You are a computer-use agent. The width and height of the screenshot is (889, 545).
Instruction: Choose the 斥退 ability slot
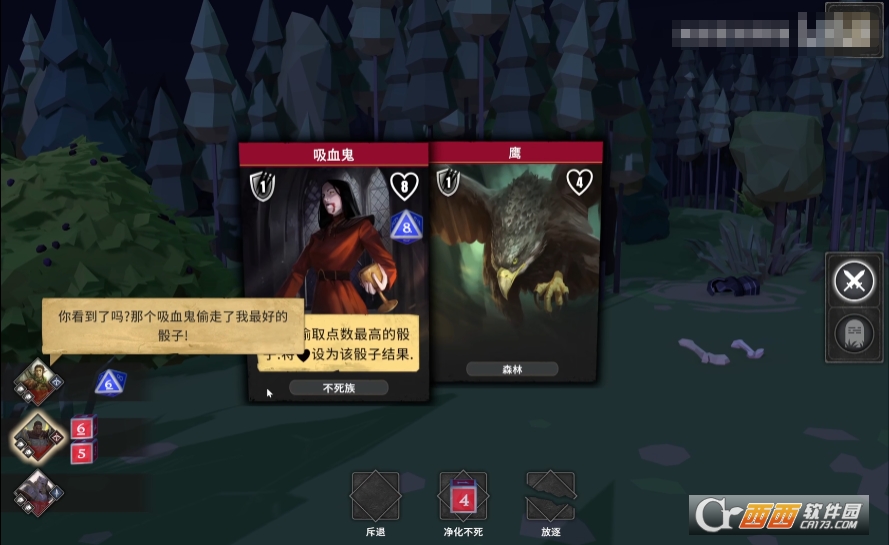pos(375,496)
